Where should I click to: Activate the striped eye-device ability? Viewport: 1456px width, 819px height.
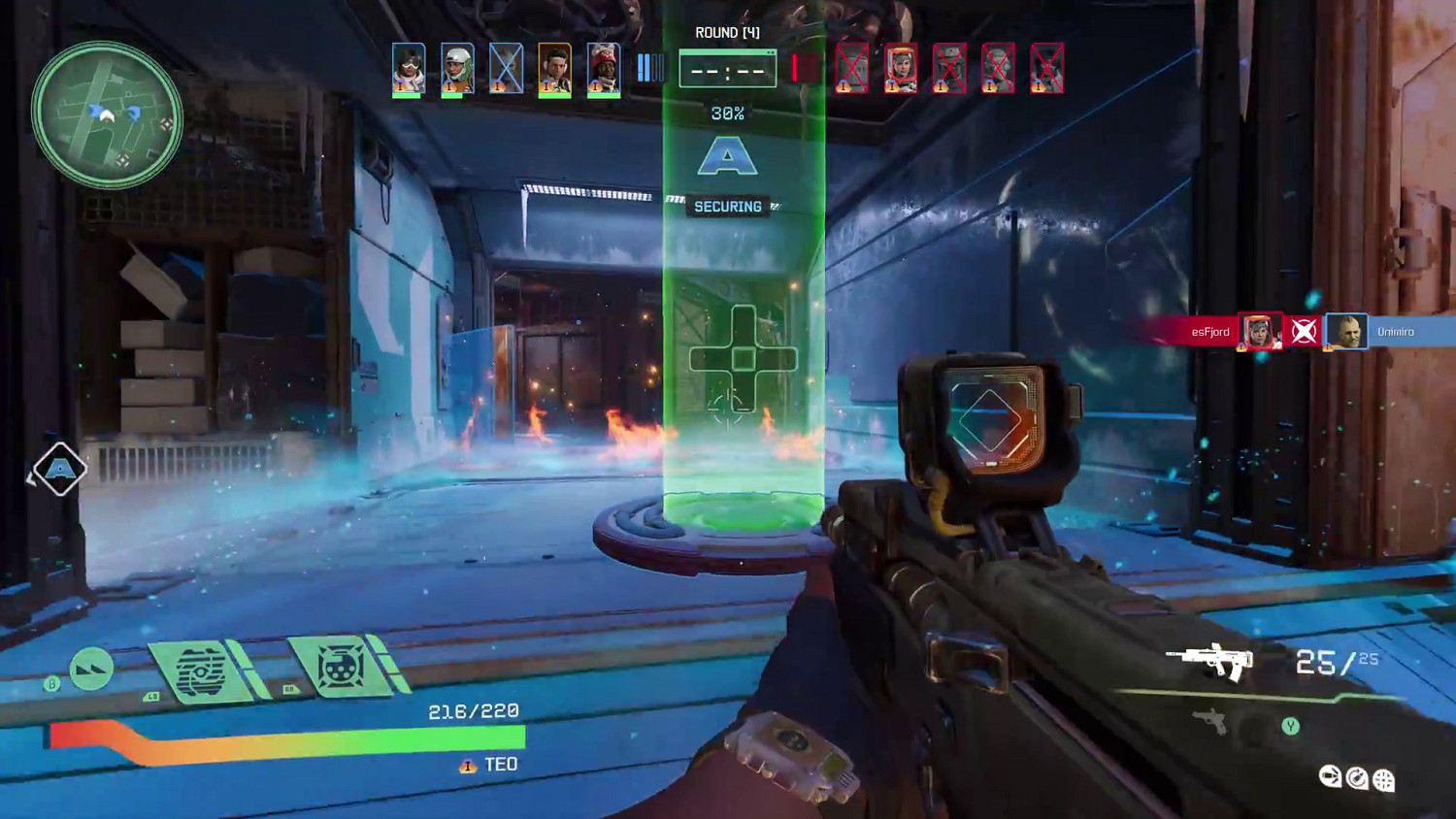(202, 670)
